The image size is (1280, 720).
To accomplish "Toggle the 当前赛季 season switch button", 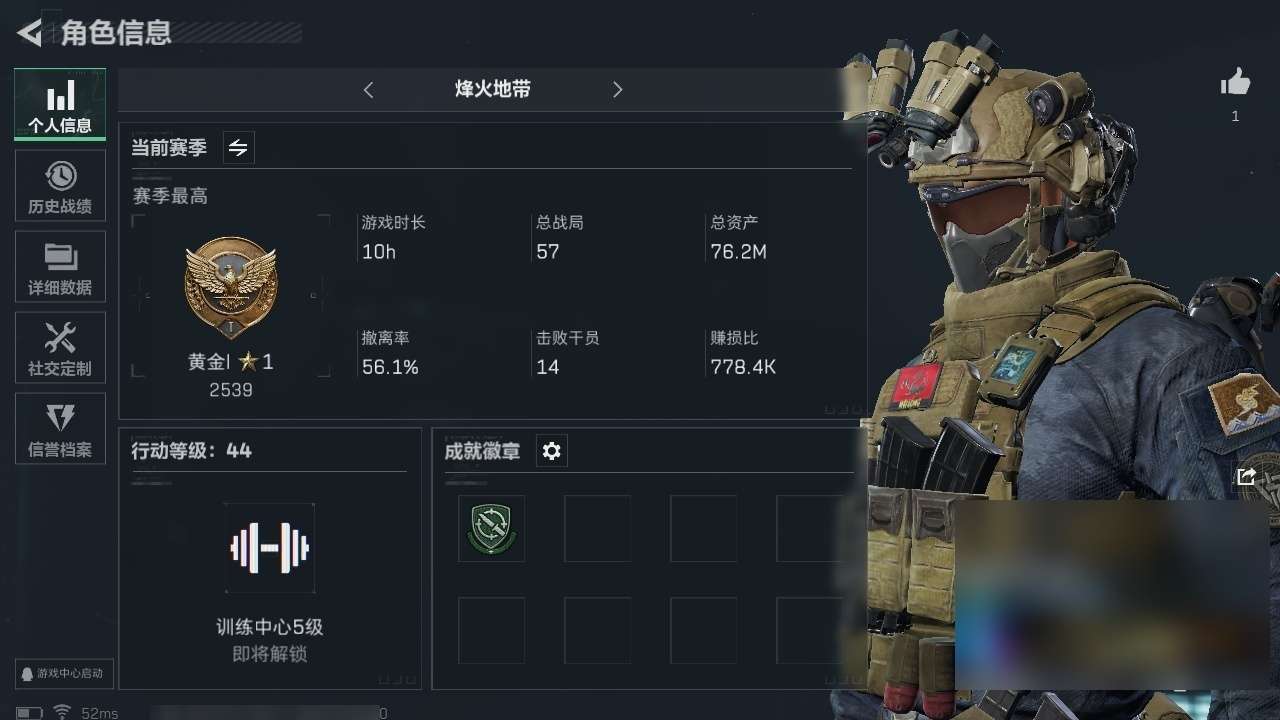I will [238, 148].
